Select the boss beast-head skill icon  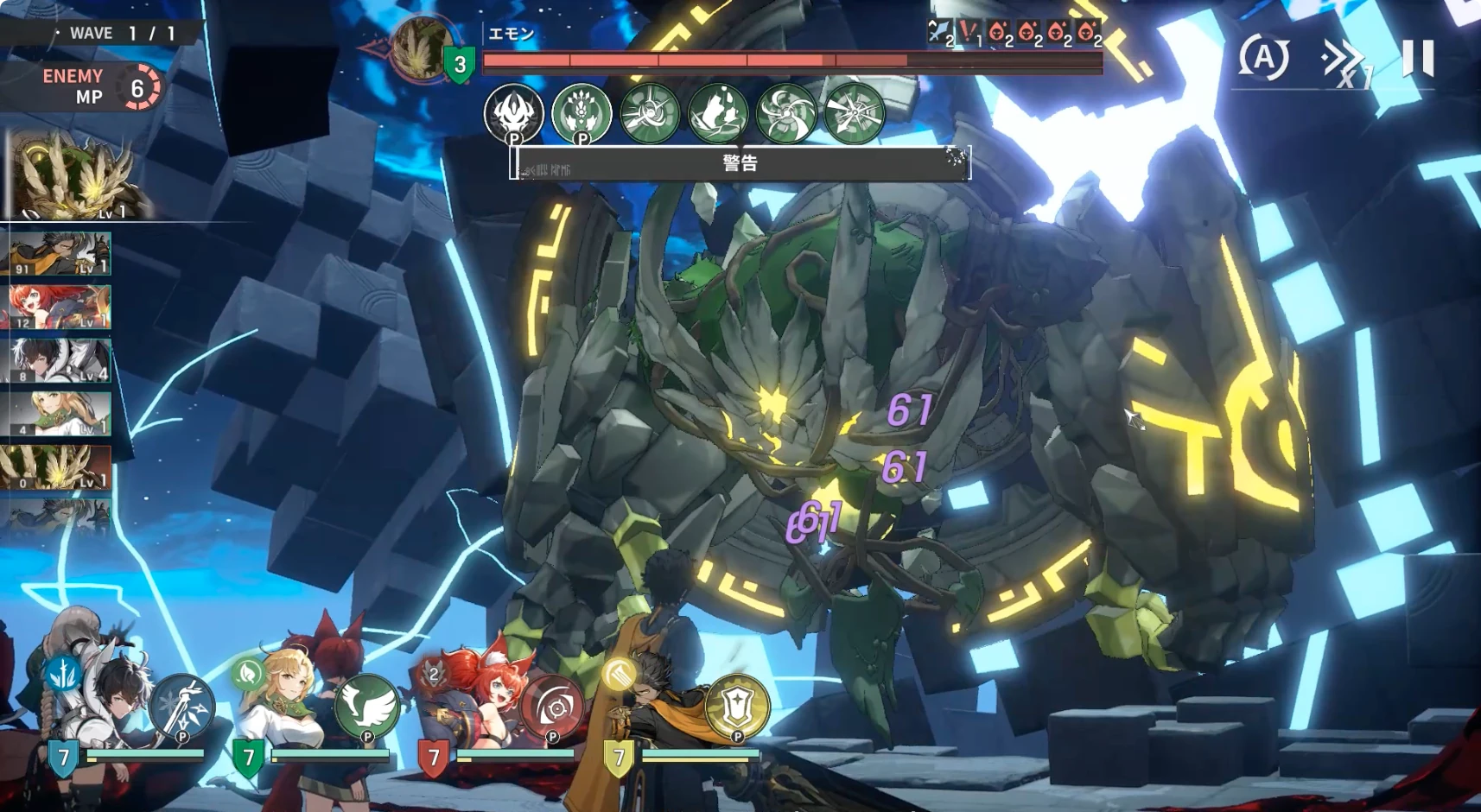(513, 113)
